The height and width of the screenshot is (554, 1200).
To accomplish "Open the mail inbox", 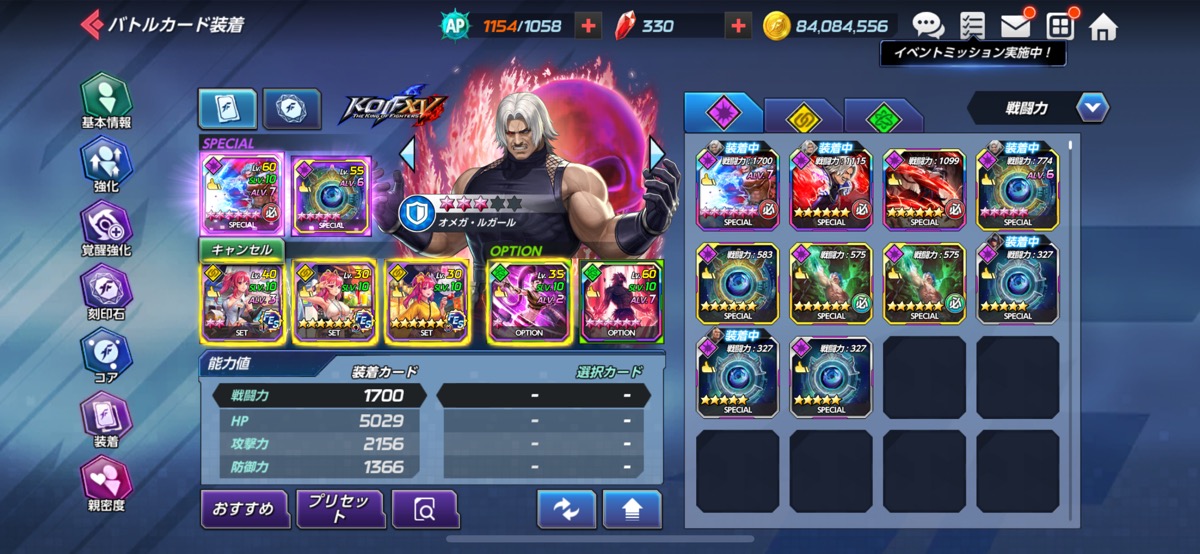I will point(1016,26).
